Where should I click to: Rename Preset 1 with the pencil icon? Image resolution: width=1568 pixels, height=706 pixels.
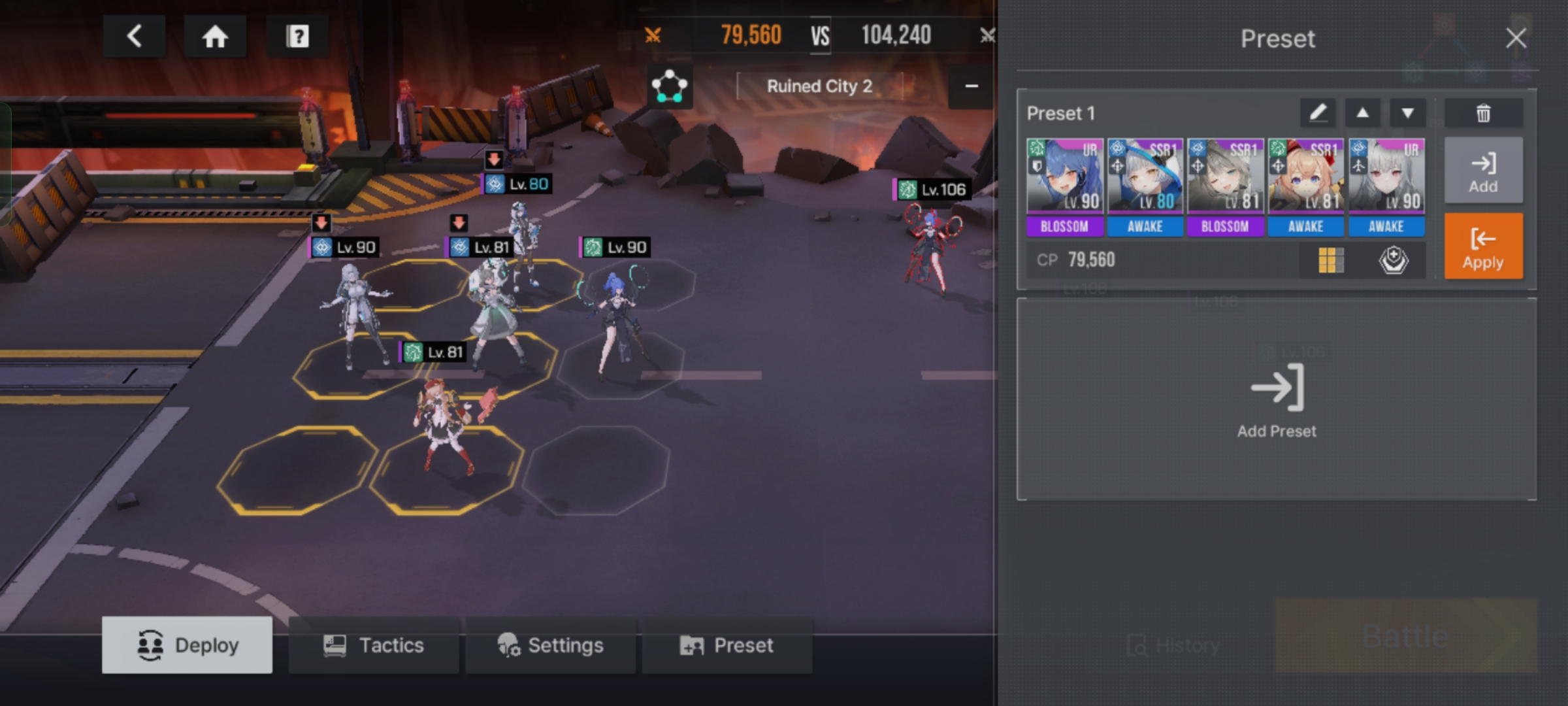tap(1318, 113)
